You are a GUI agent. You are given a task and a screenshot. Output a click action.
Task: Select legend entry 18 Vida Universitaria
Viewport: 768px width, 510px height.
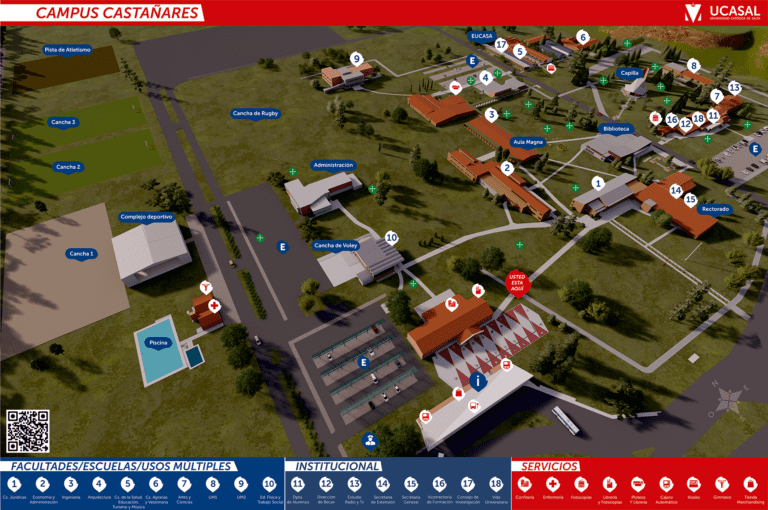[x=496, y=484]
